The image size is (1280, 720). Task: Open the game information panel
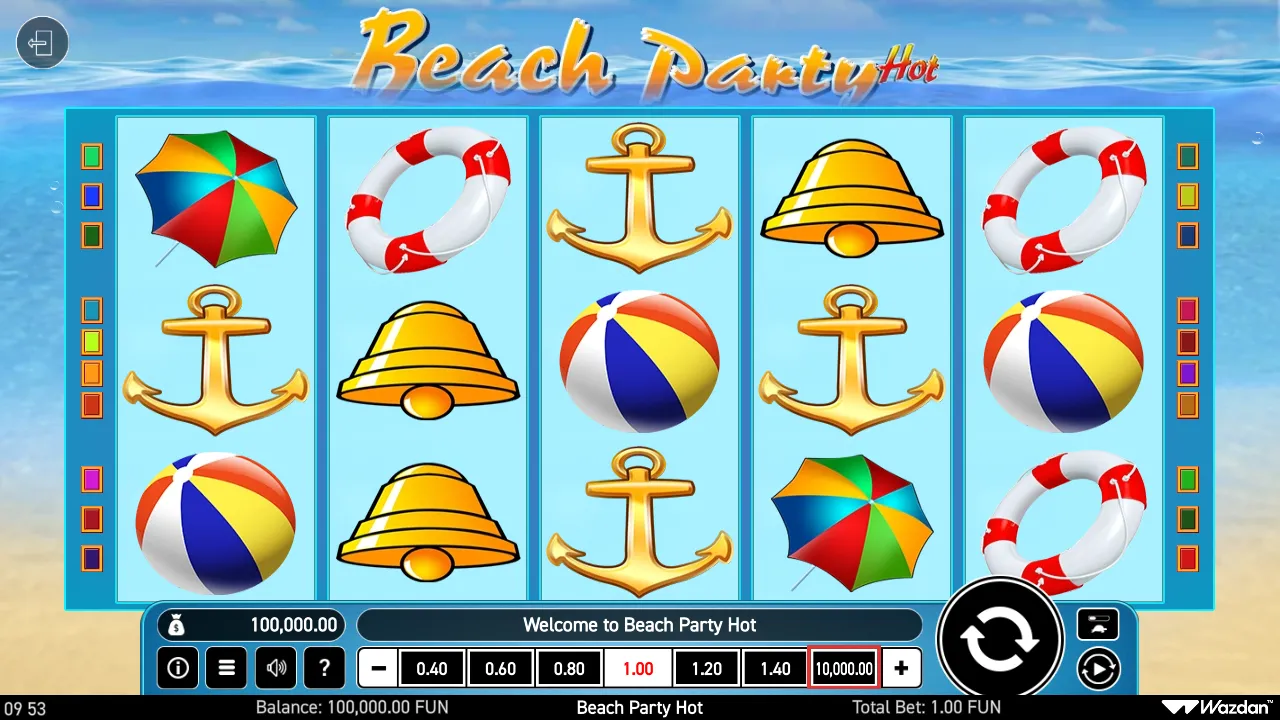pyautogui.click(x=178, y=668)
